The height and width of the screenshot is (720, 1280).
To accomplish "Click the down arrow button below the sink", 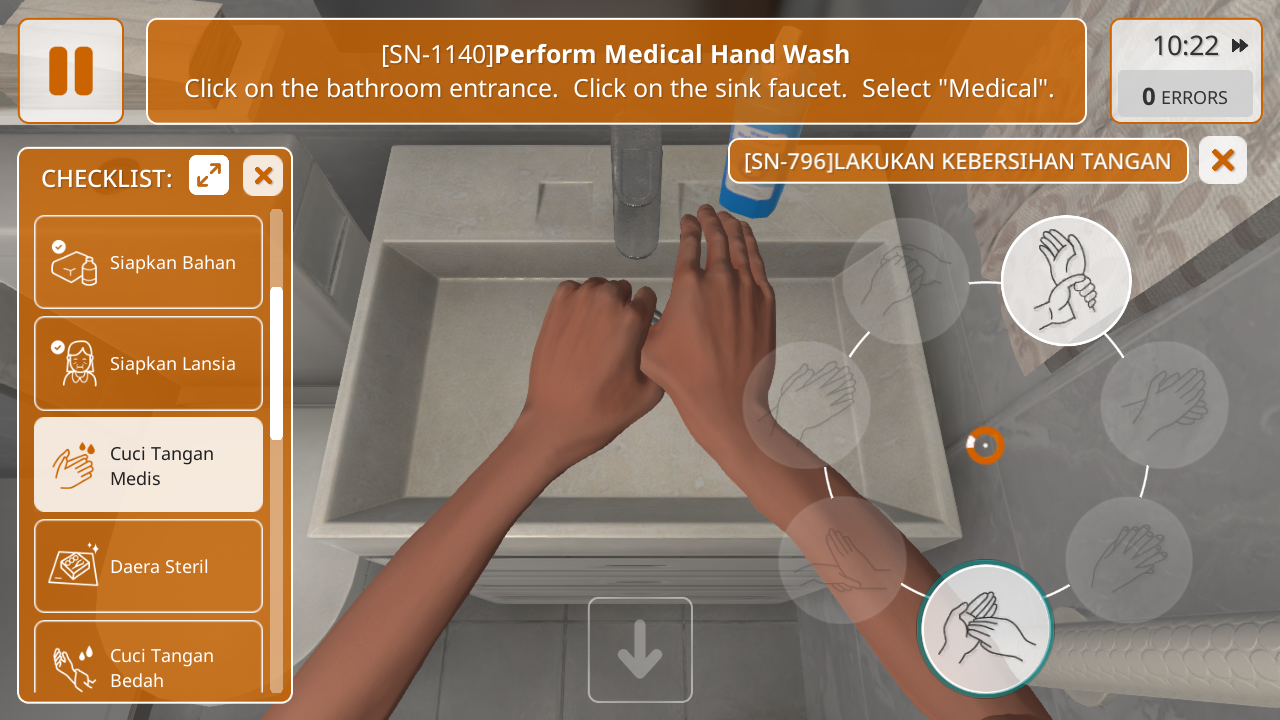I will point(640,650).
